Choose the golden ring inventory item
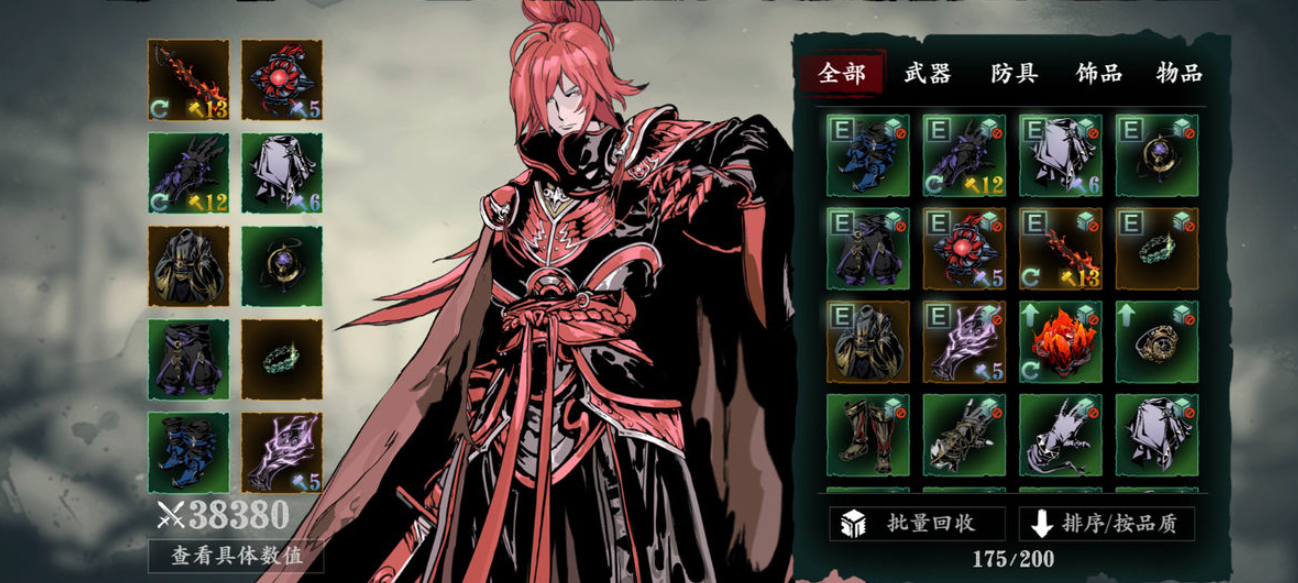This screenshot has height=583, width=1298. coord(1156,342)
